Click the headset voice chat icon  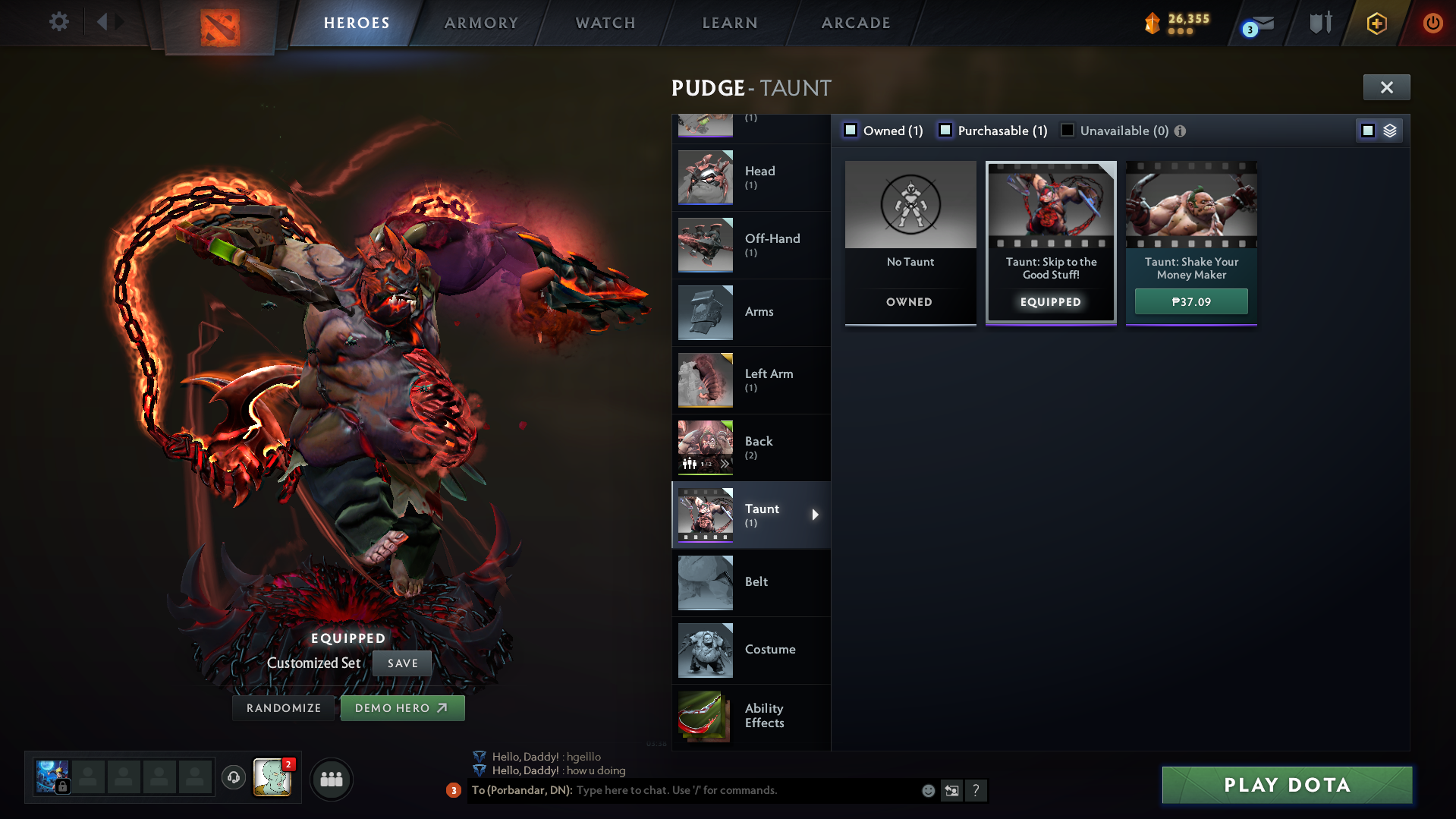233,779
